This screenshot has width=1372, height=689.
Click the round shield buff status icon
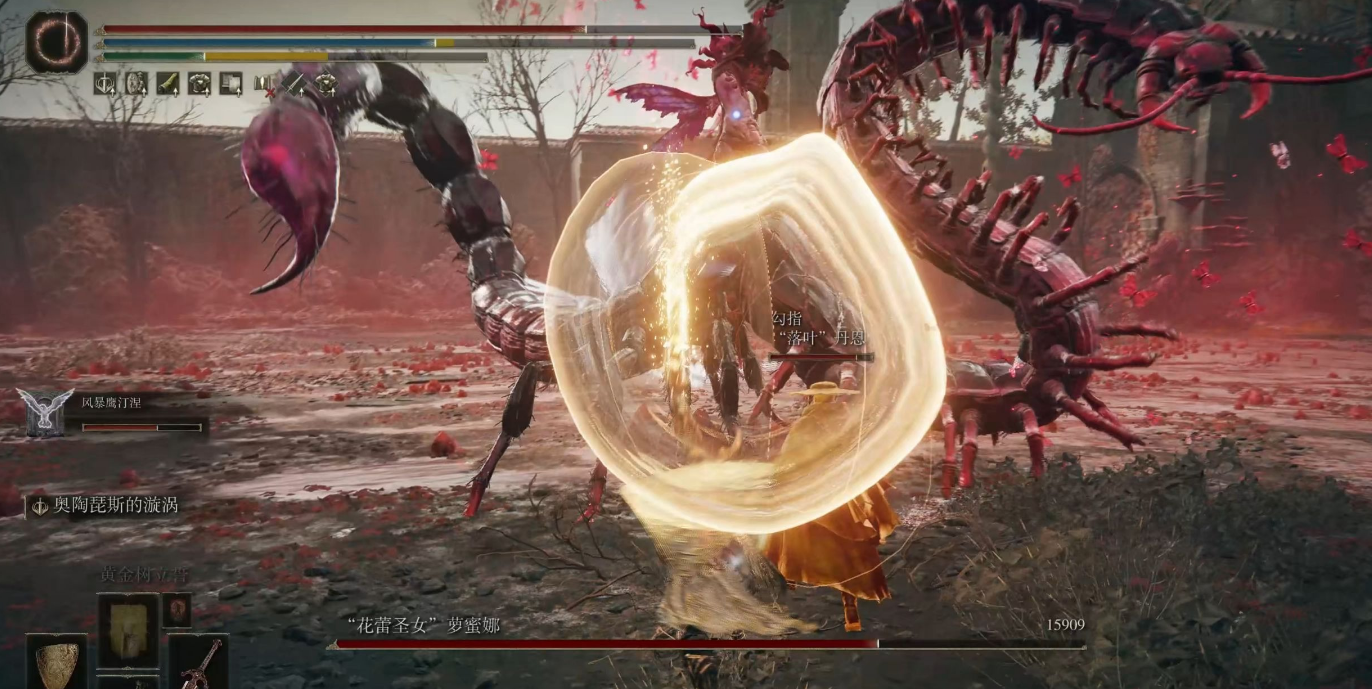137,84
